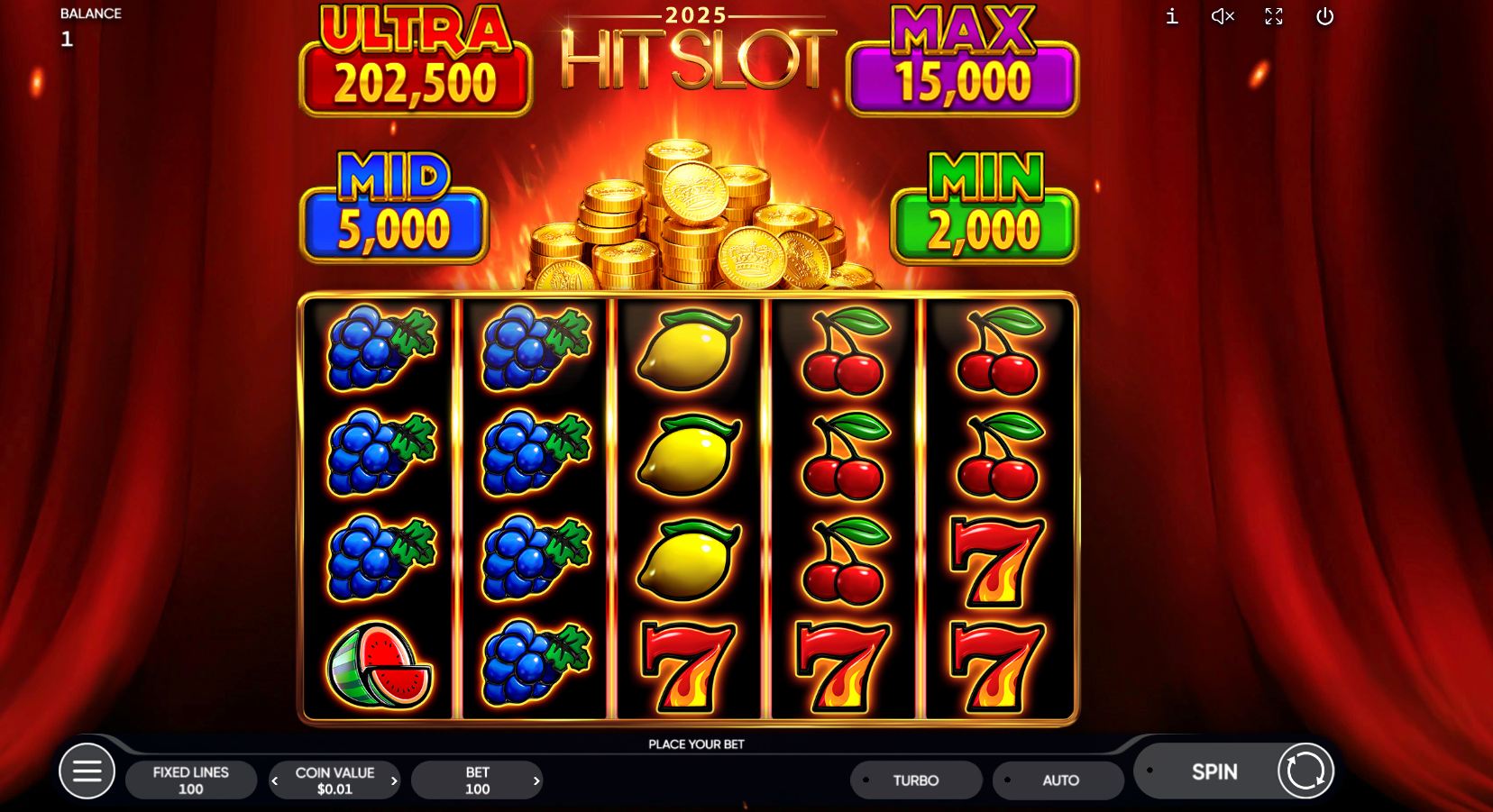
Task: Toggle sound off with the speaker control
Action: pos(1223,16)
